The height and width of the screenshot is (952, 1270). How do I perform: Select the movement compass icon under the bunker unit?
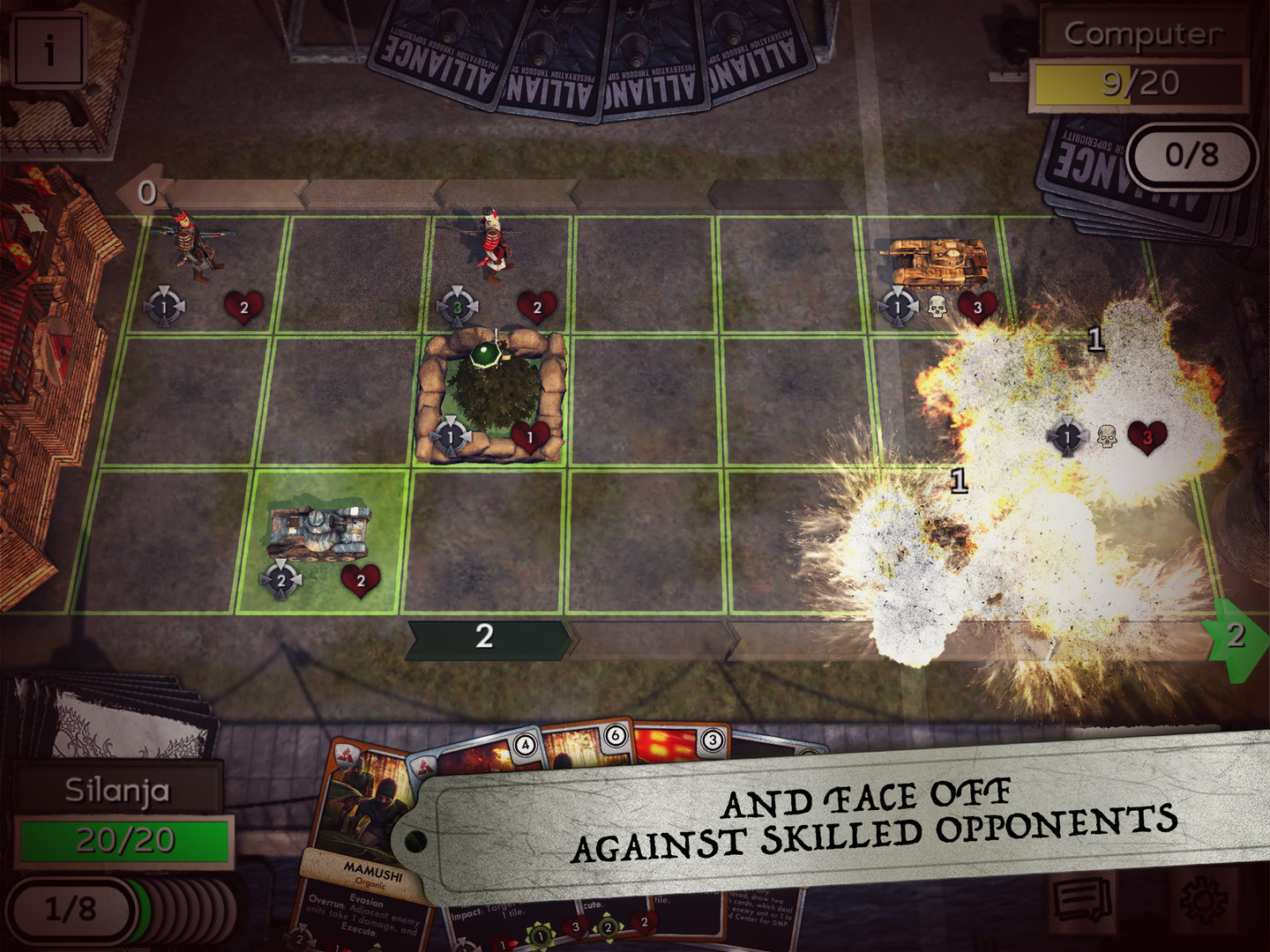point(452,435)
